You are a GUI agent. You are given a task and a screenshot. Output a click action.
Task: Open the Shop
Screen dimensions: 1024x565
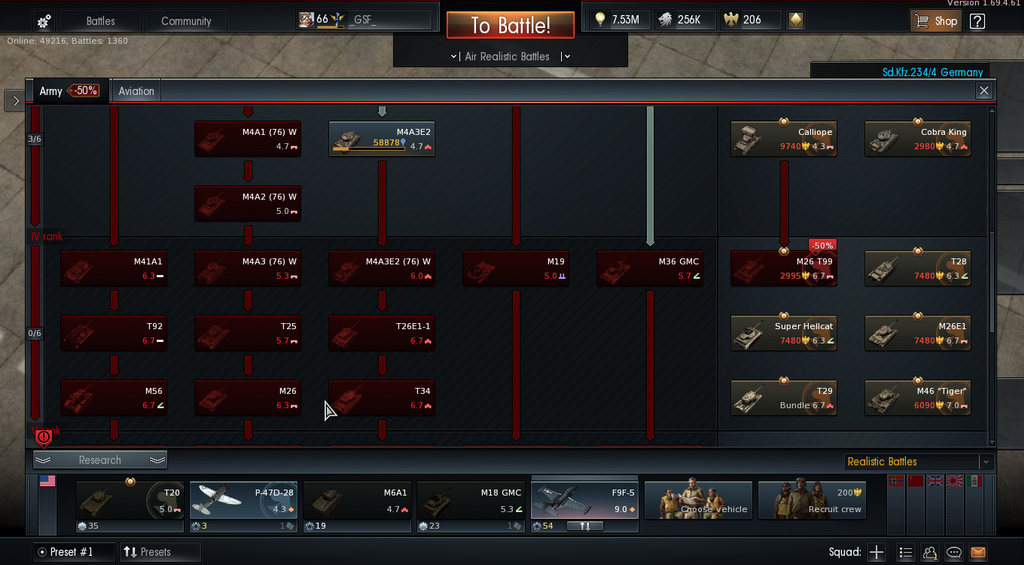point(936,21)
